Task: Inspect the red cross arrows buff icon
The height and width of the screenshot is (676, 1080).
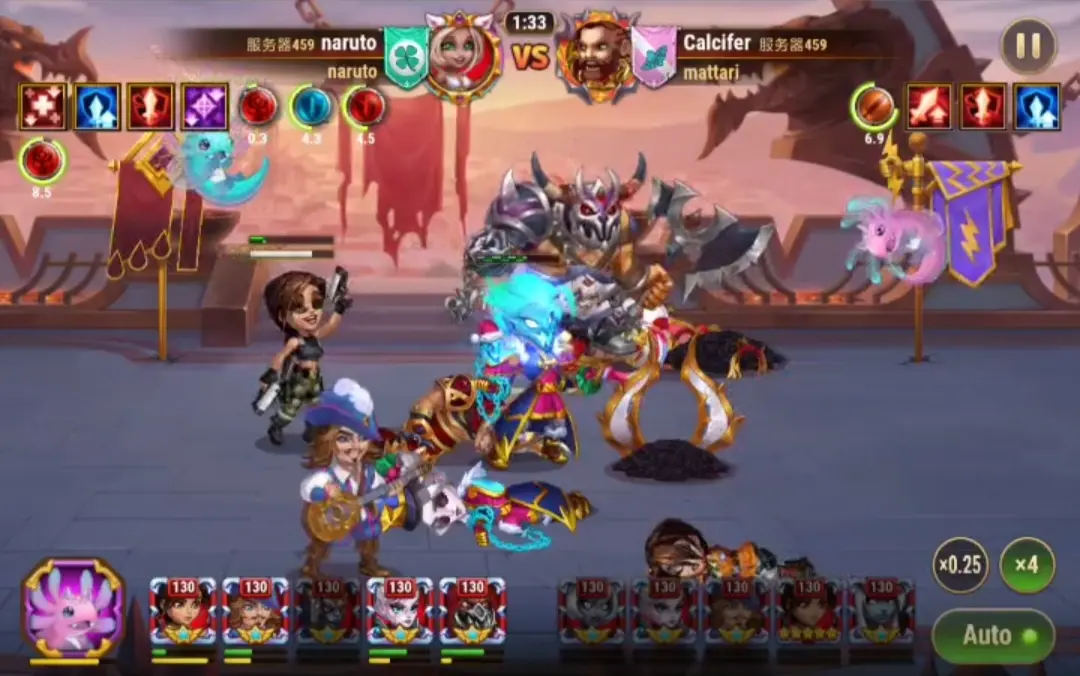Action: (x=43, y=107)
